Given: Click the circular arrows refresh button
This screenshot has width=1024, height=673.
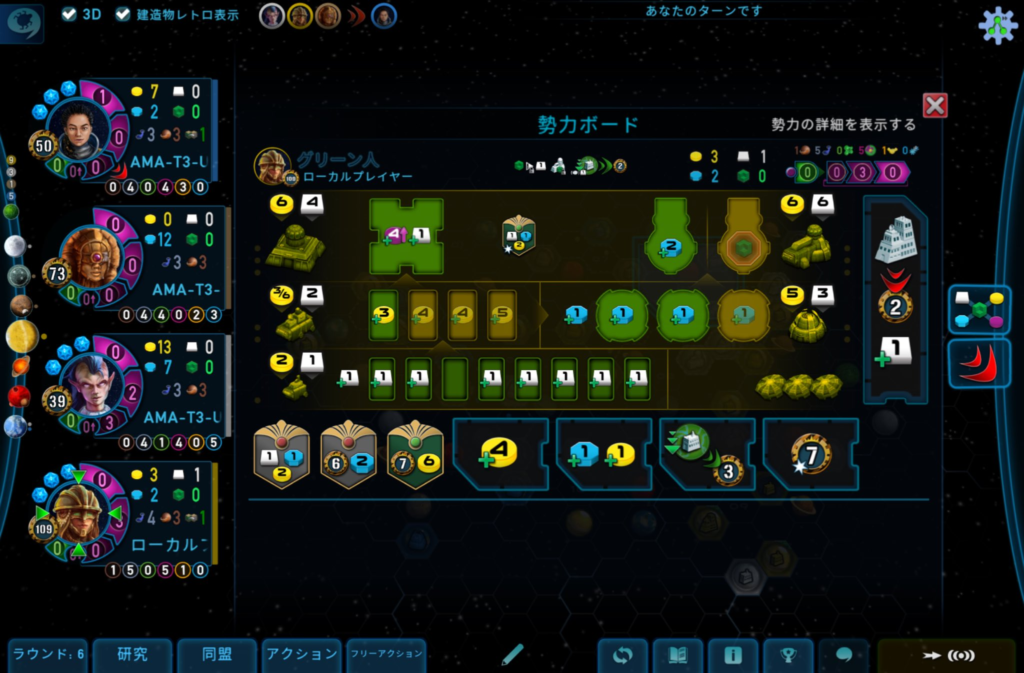Looking at the screenshot, I should pyautogui.click(x=623, y=656).
